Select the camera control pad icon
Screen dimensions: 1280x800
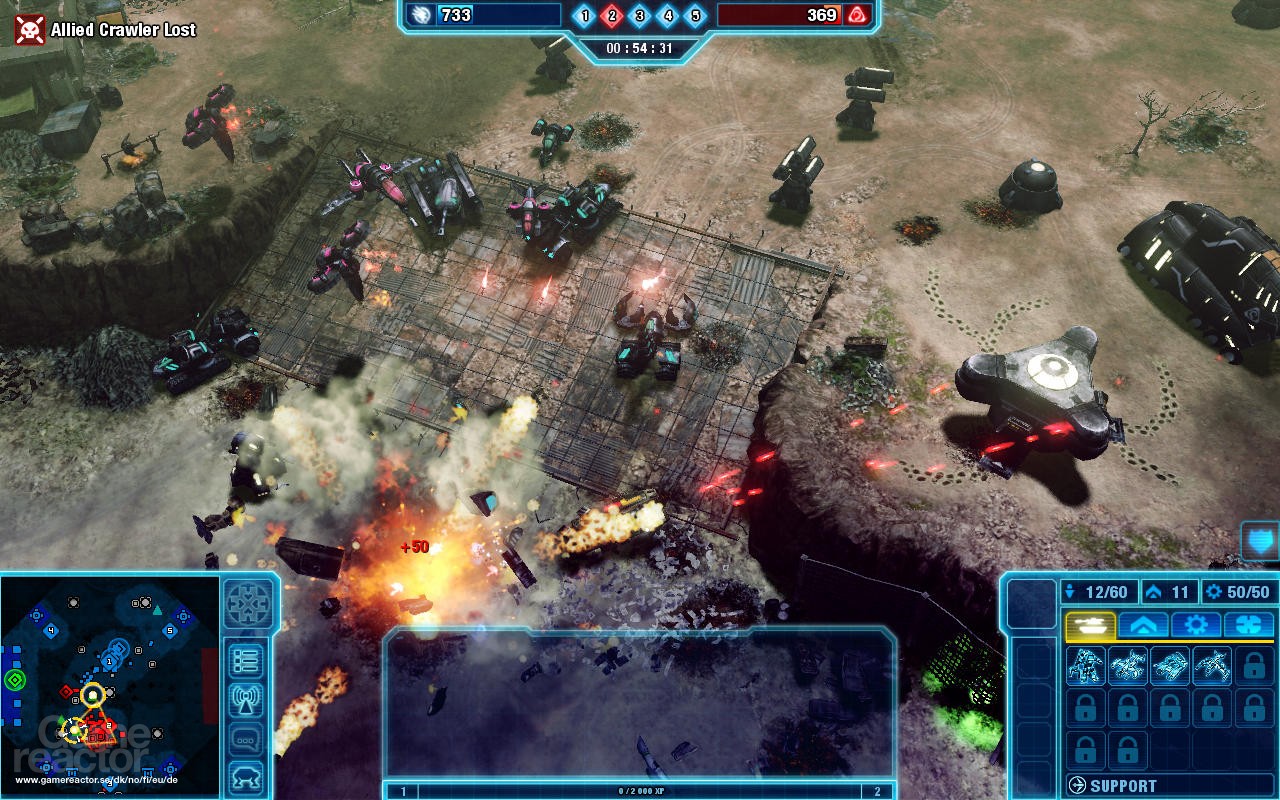coord(249,602)
